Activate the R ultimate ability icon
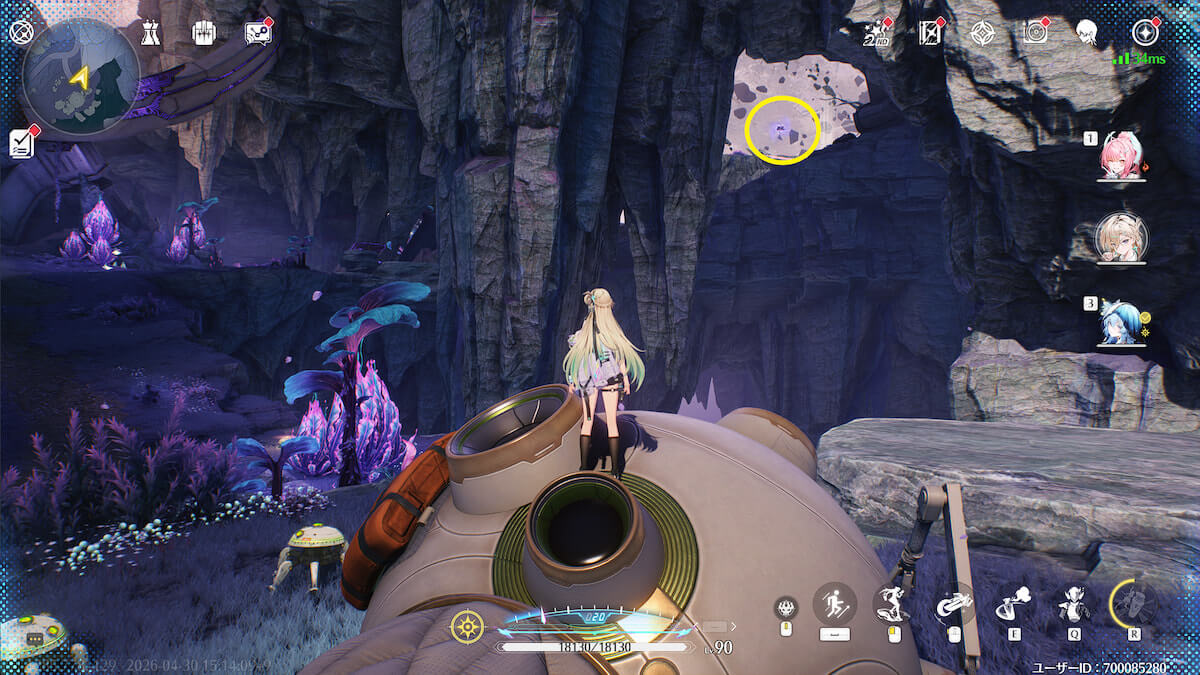Screen dimensions: 1200x675 coord(1133,603)
